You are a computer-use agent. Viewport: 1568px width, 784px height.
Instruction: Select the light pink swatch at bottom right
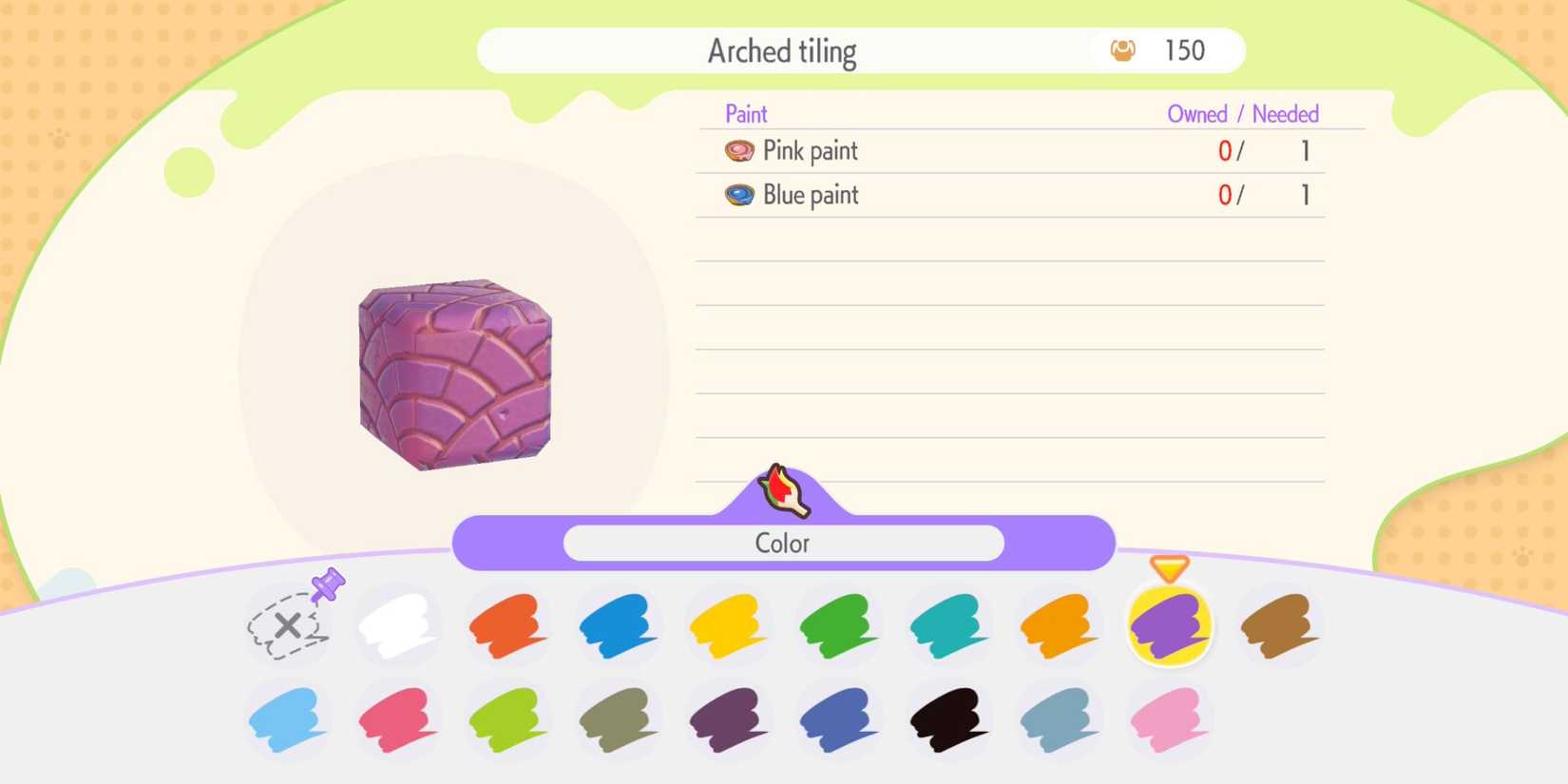click(1170, 720)
